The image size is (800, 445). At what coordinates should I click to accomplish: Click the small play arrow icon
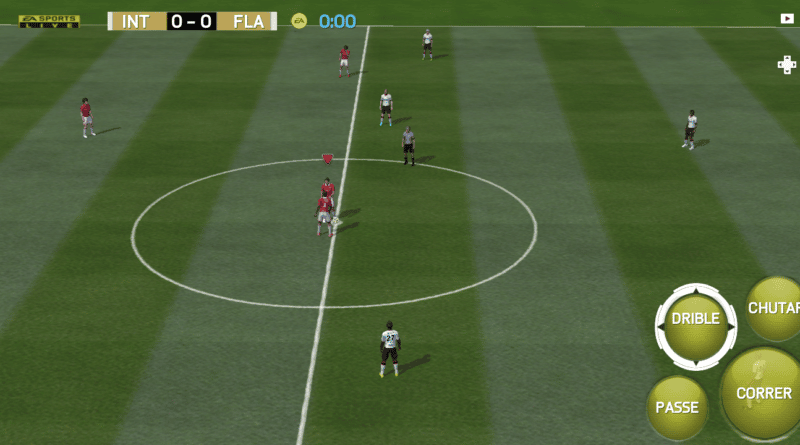pyautogui.click(x=786, y=18)
